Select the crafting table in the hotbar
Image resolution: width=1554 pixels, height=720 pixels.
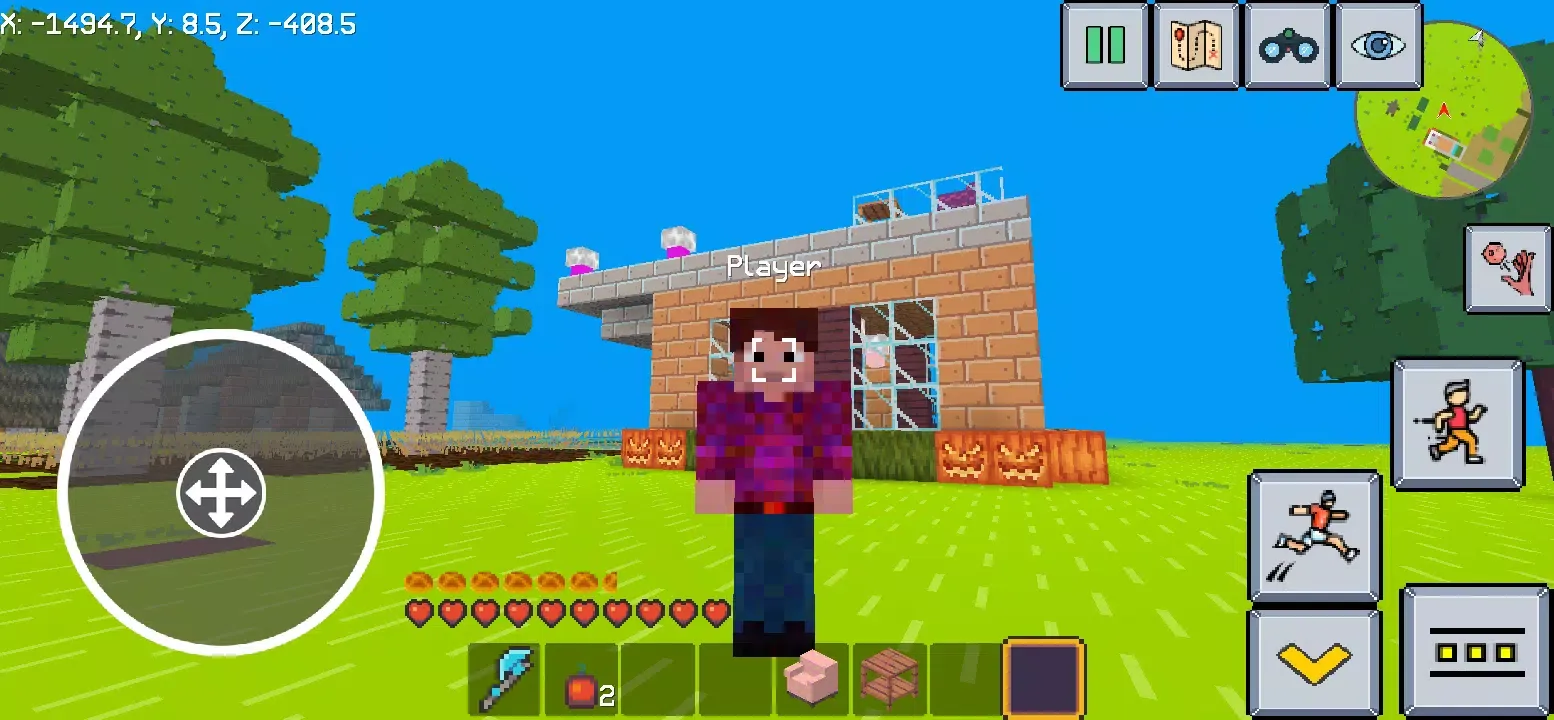click(x=889, y=678)
